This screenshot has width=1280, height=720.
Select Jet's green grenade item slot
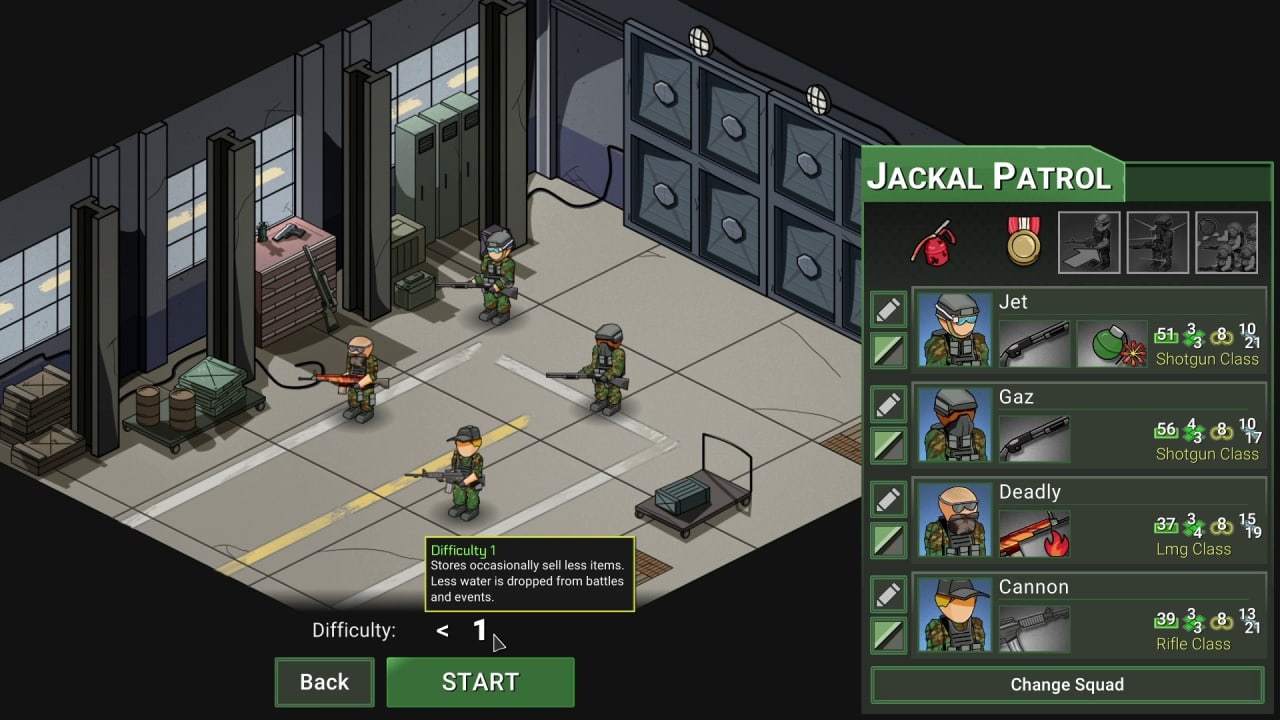click(1111, 344)
